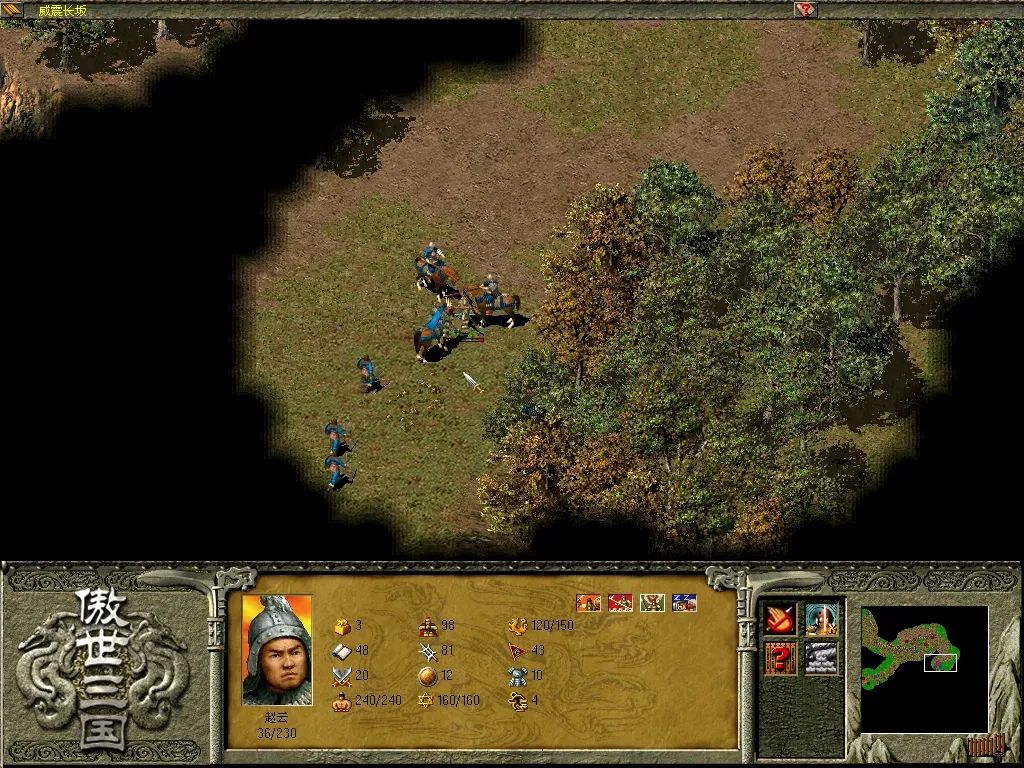Select the red-background spearman stance icon
Screen dimensions: 1024x768
tap(620, 603)
